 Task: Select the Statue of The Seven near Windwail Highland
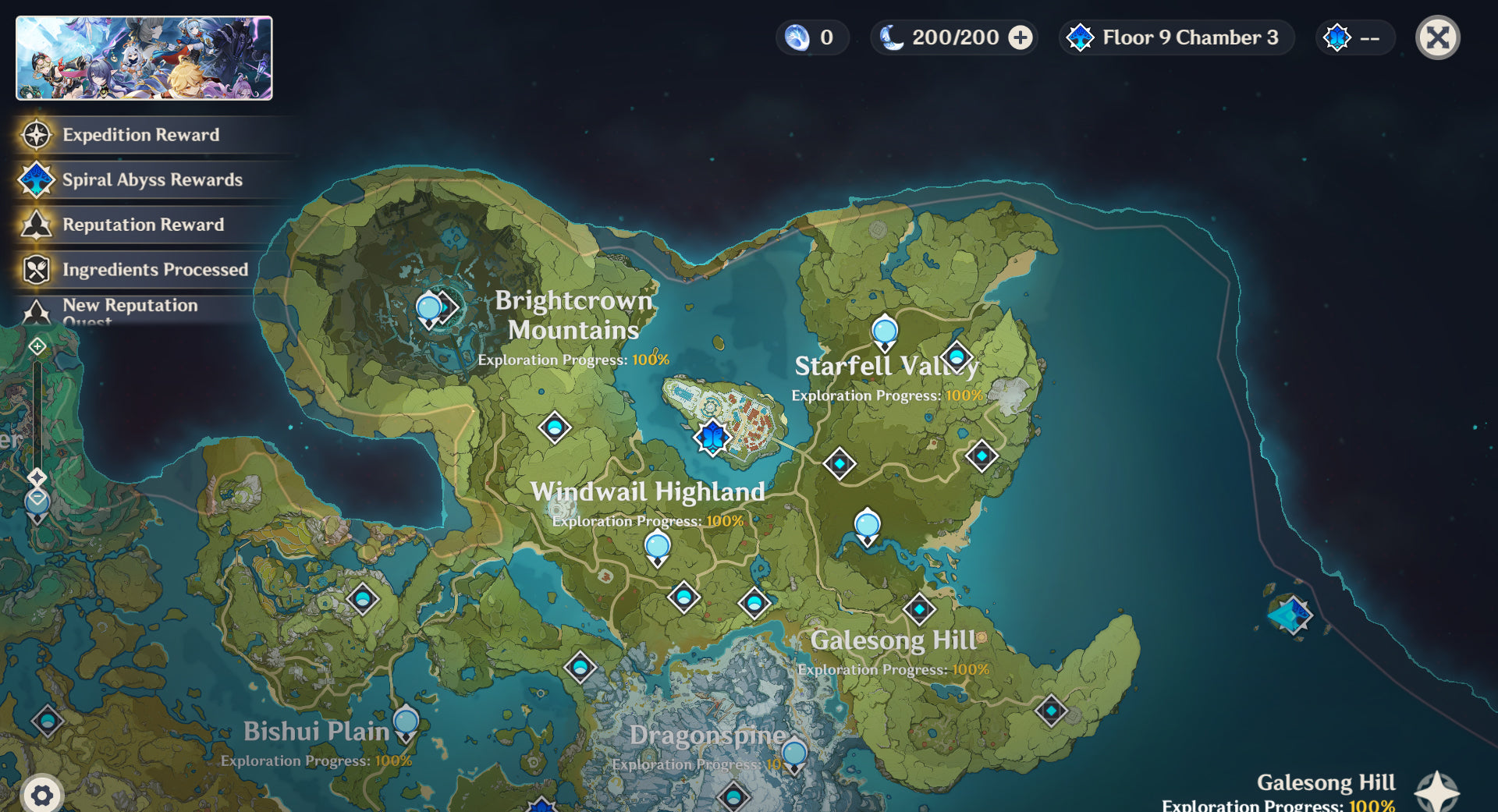(658, 547)
